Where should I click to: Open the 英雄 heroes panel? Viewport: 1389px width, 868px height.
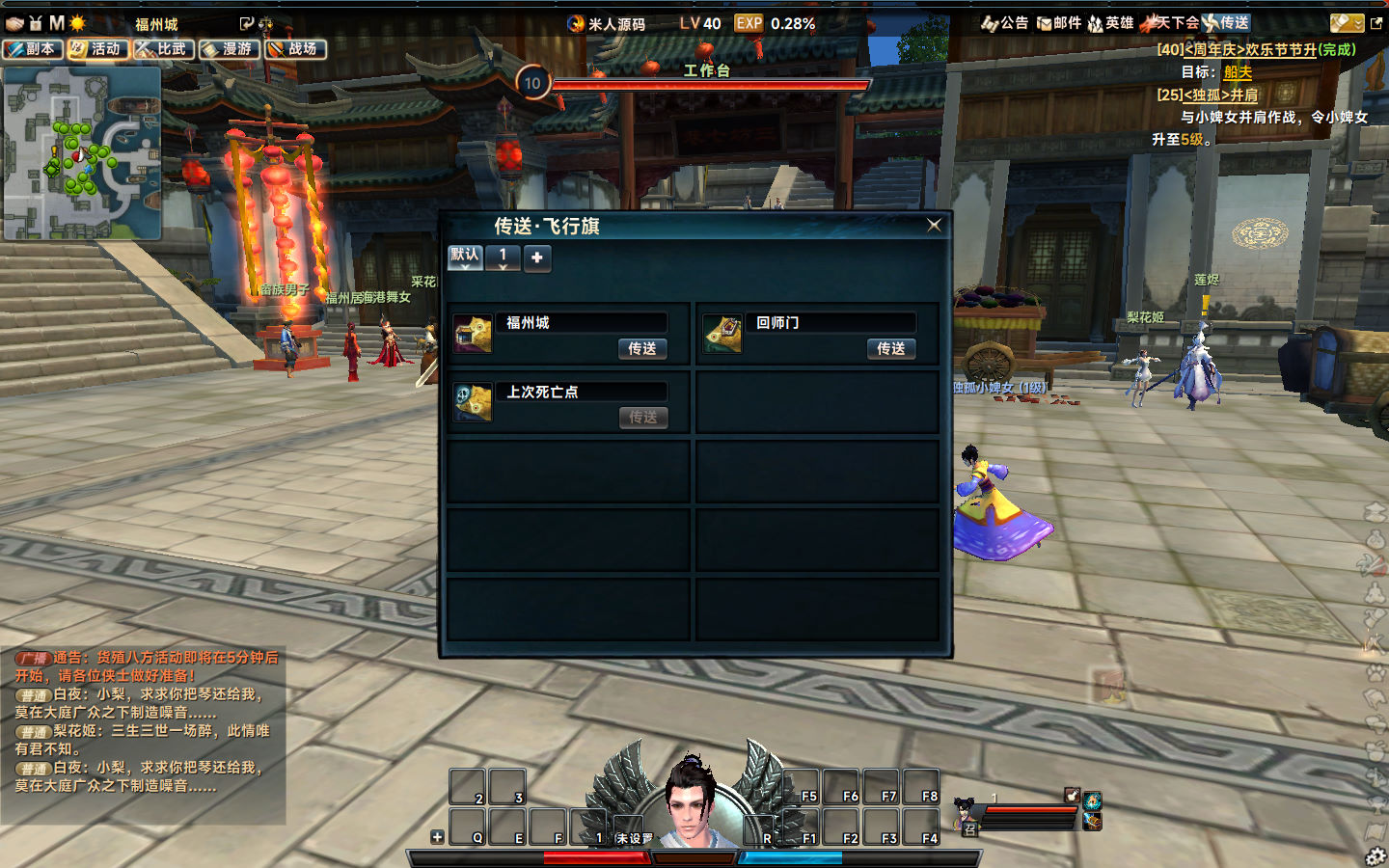click(x=1111, y=23)
